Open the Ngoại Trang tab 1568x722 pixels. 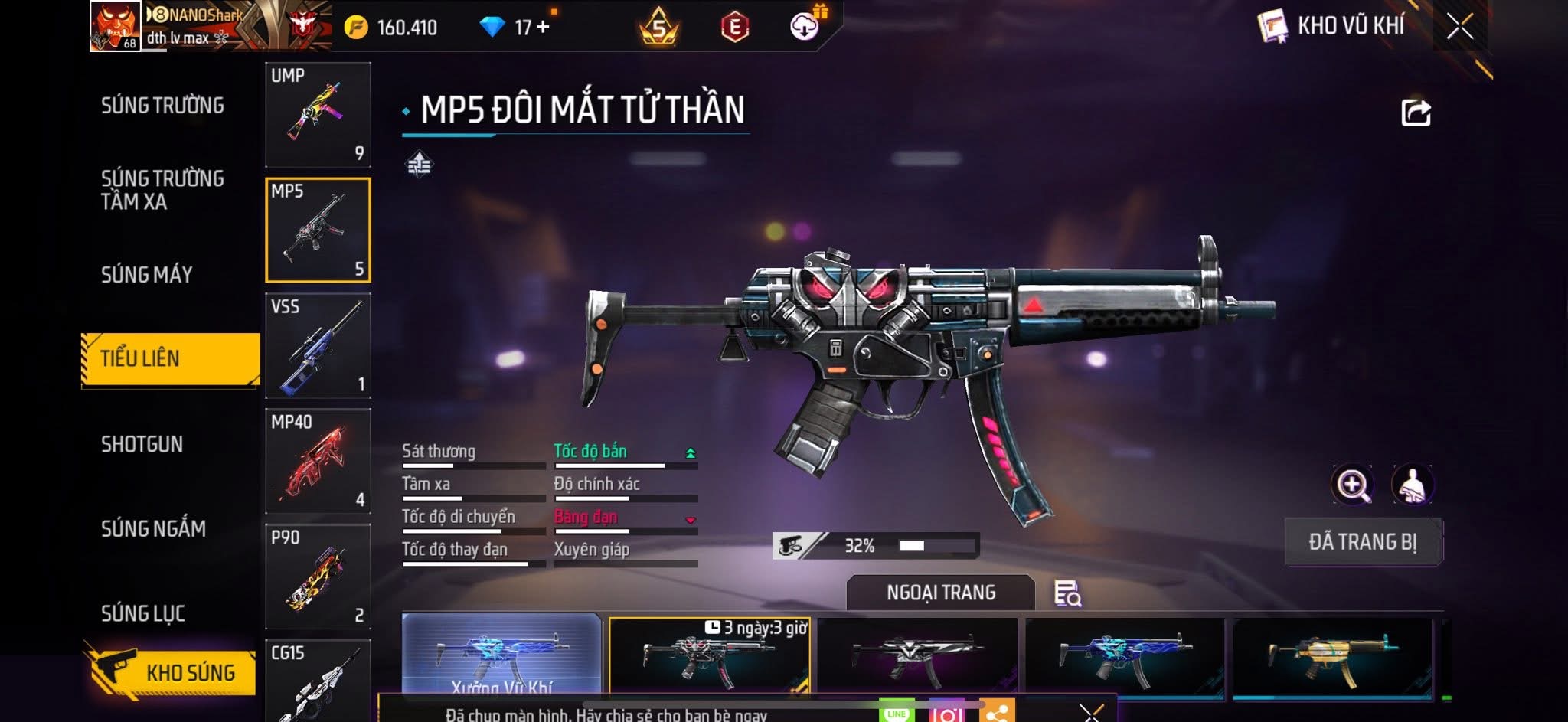tap(940, 593)
